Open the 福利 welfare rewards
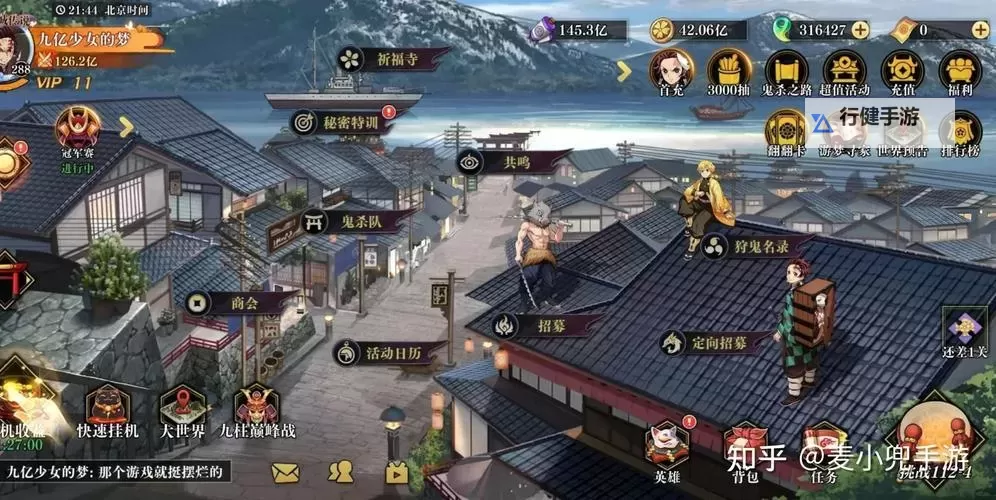The width and height of the screenshot is (996, 500). (x=960, y=72)
